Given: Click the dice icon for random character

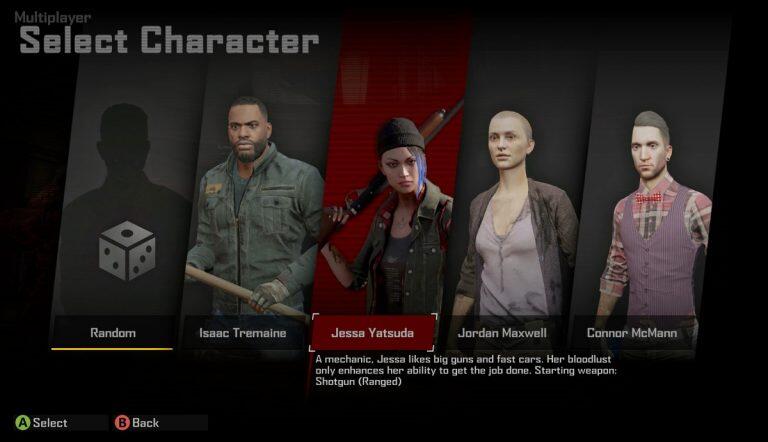Looking at the screenshot, I should point(126,249).
